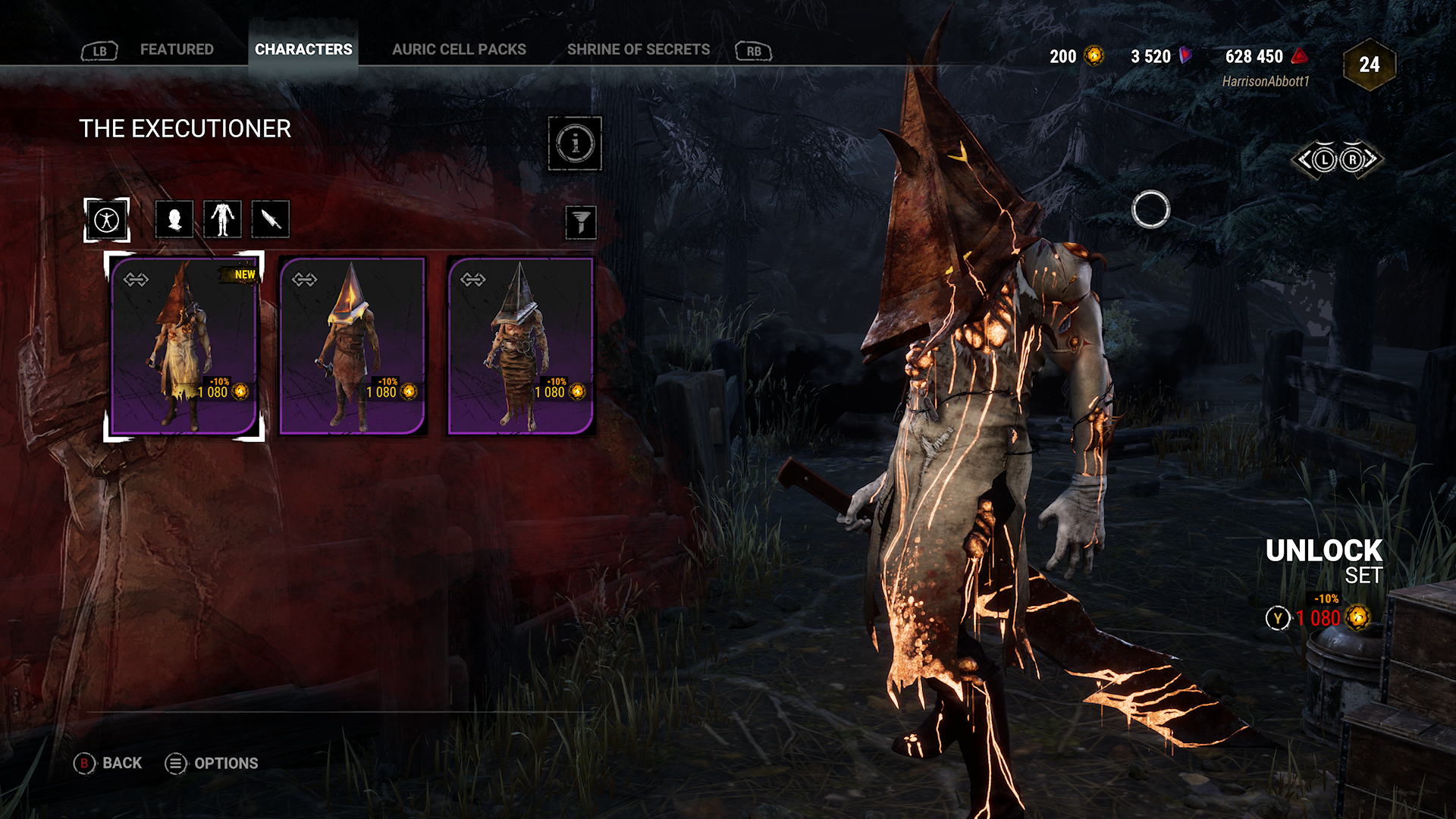
Task: Go back to the previous screen
Action: pos(108,764)
